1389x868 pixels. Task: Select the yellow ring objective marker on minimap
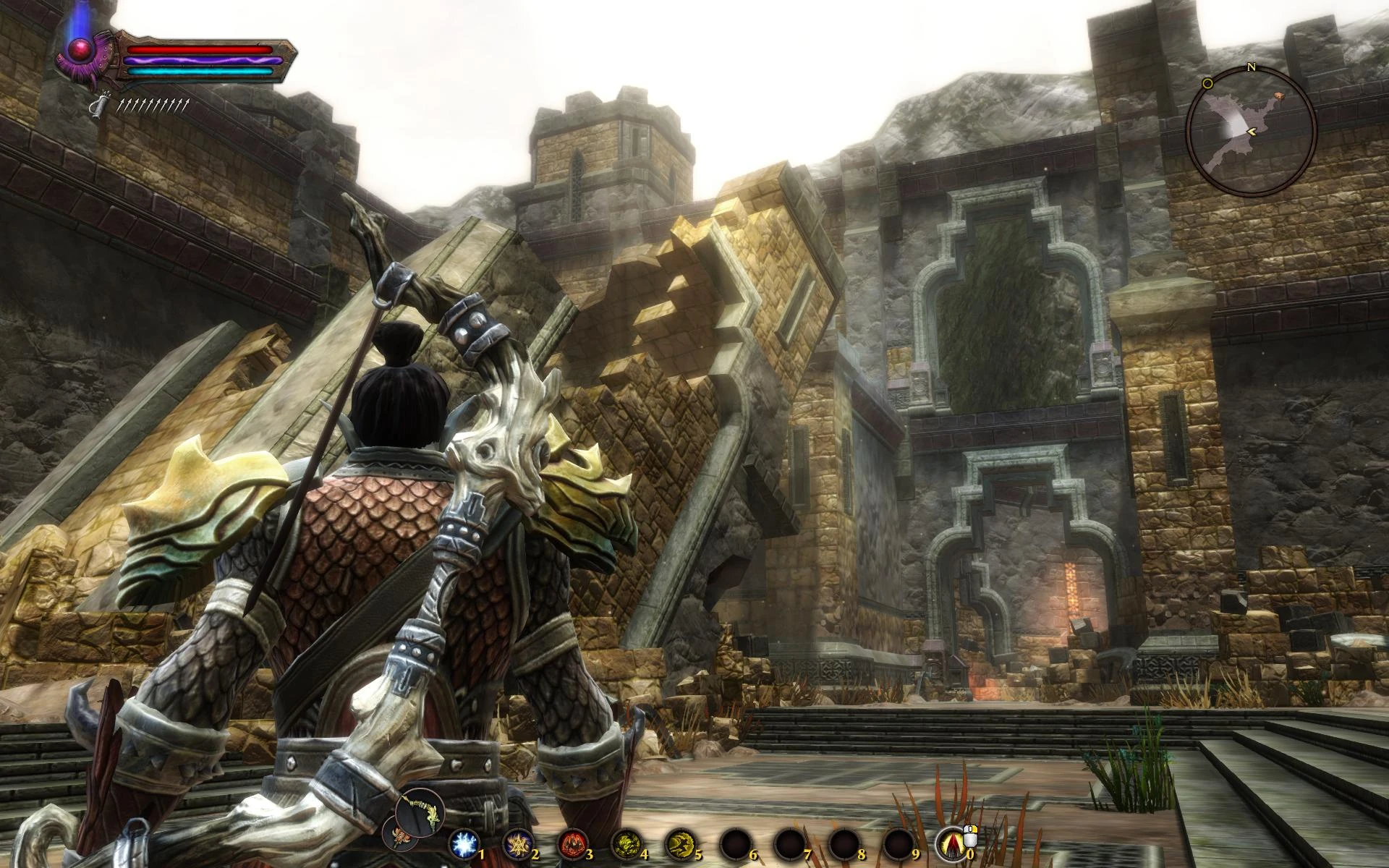point(1207,84)
